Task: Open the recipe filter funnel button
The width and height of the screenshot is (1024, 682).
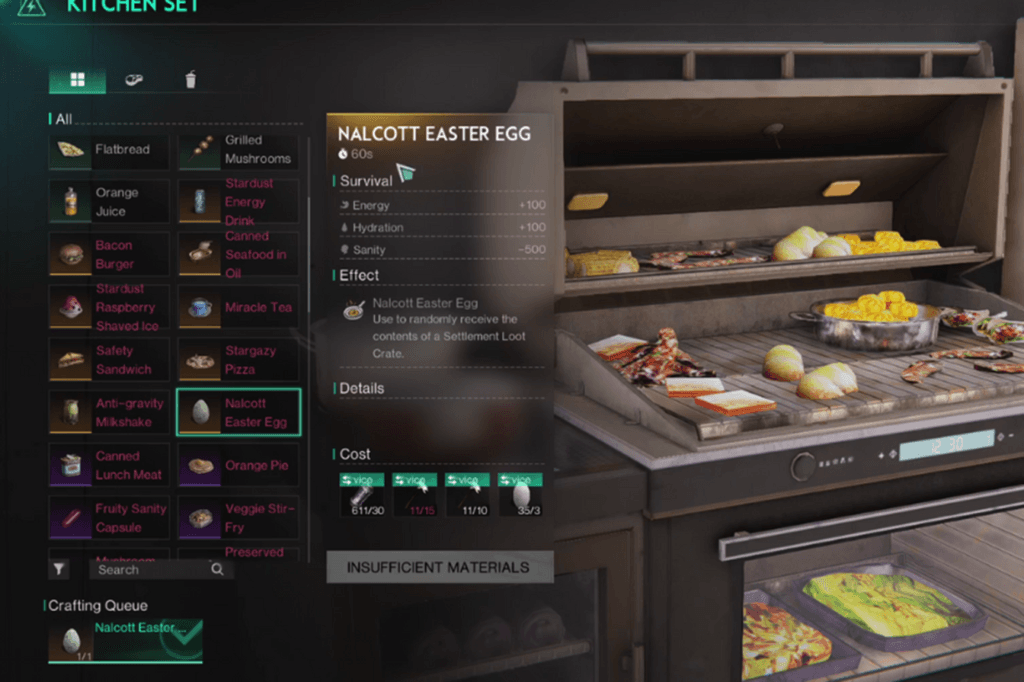Action: tap(60, 569)
